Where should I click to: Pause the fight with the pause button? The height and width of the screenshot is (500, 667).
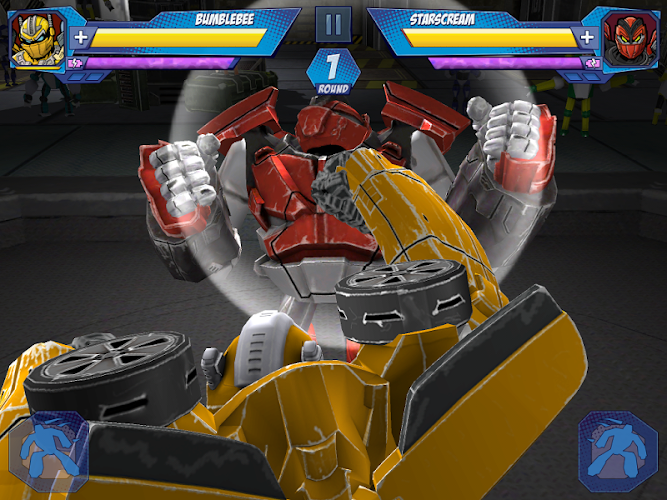pyautogui.click(x=333, y=25)
